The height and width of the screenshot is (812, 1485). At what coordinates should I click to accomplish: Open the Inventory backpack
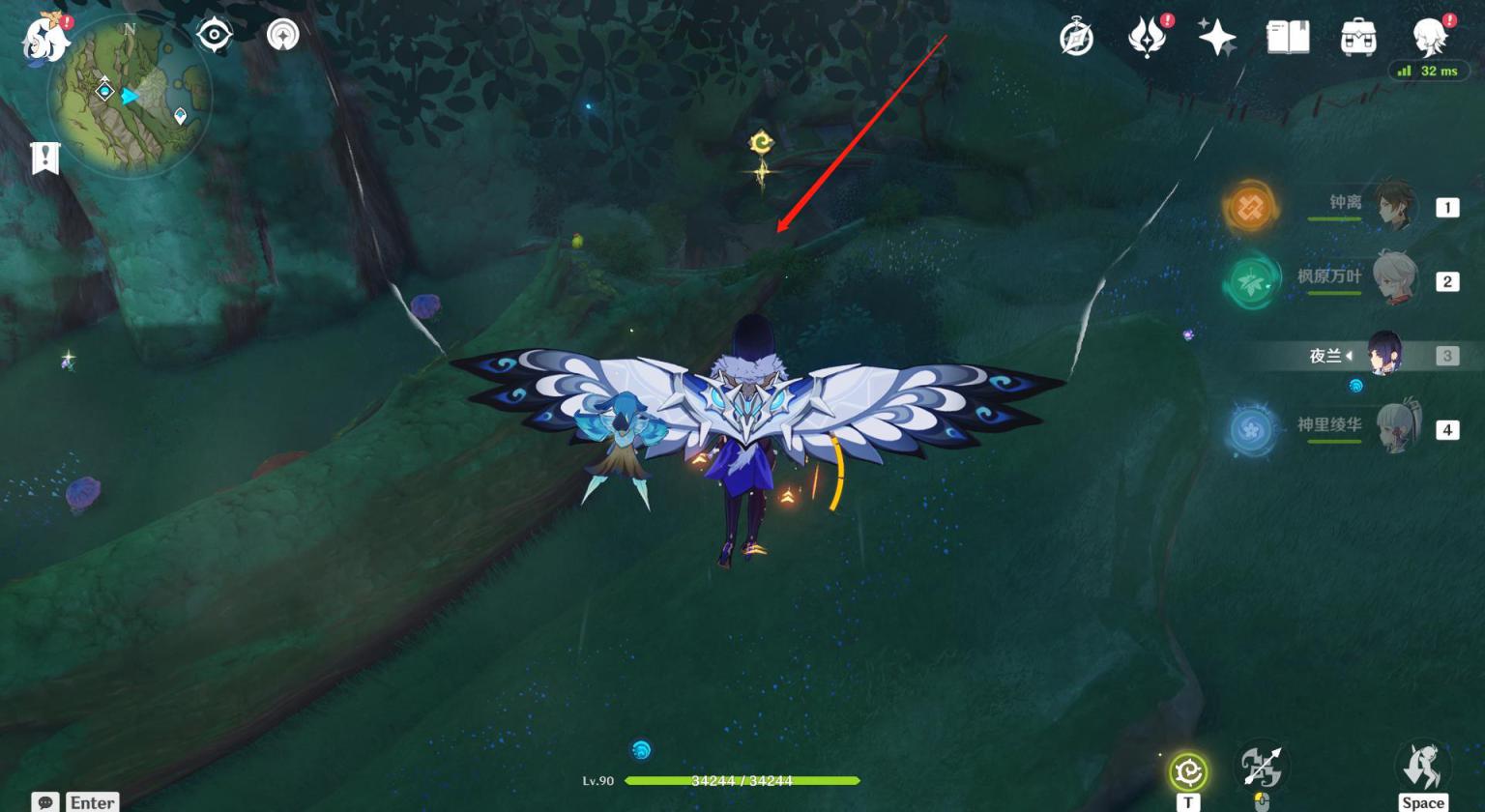(x=1358, y=38)
